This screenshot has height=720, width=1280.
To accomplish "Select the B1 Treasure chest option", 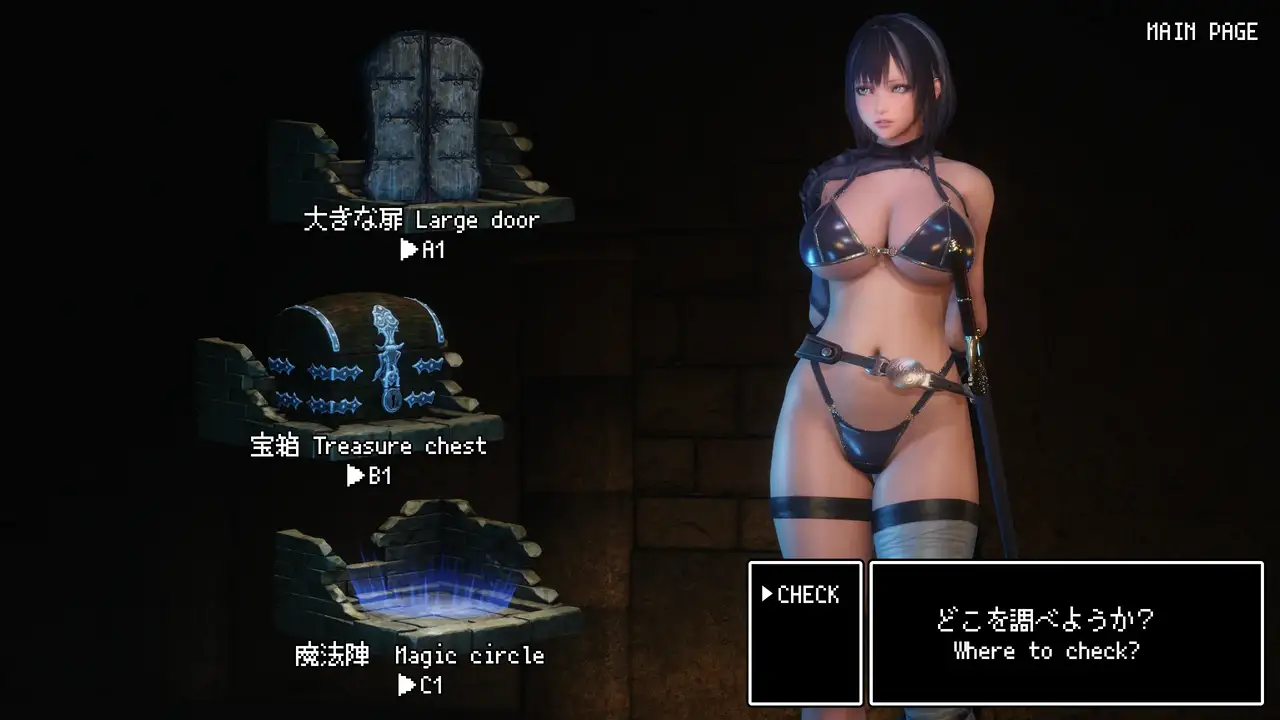I will pyautogui.click(x=369, y=476).
